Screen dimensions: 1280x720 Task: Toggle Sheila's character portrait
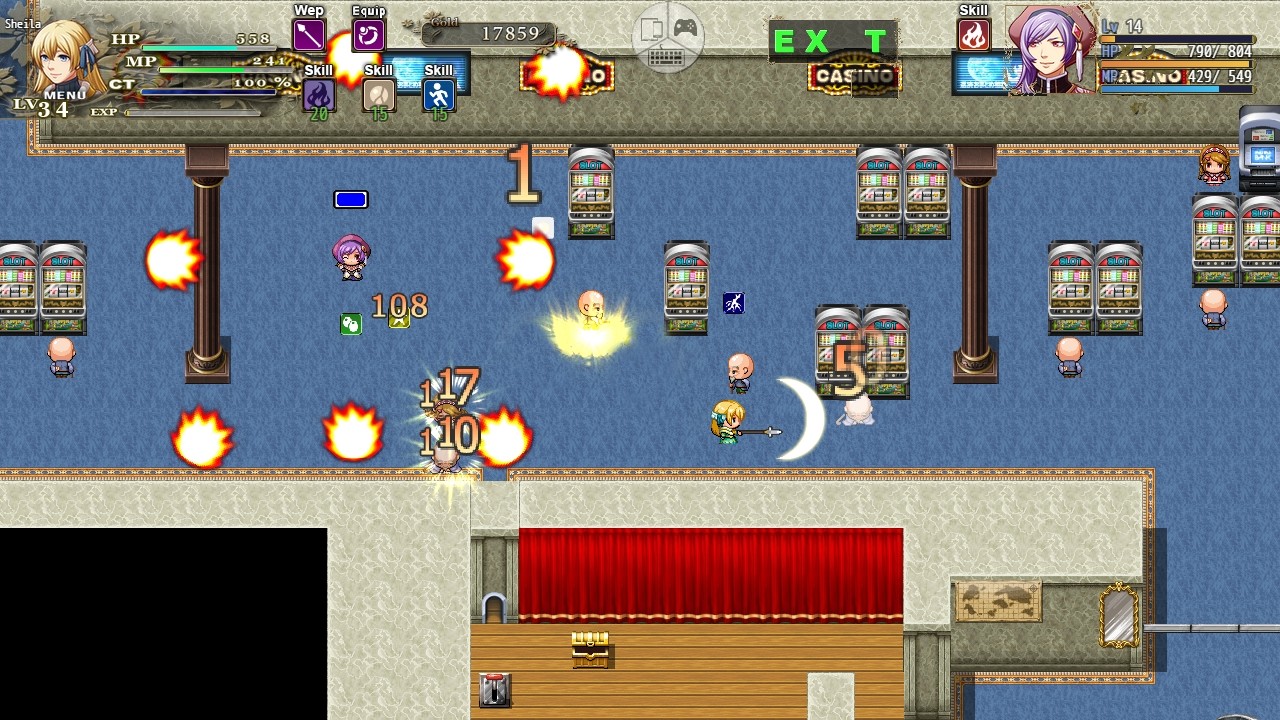tap(55, 55)
